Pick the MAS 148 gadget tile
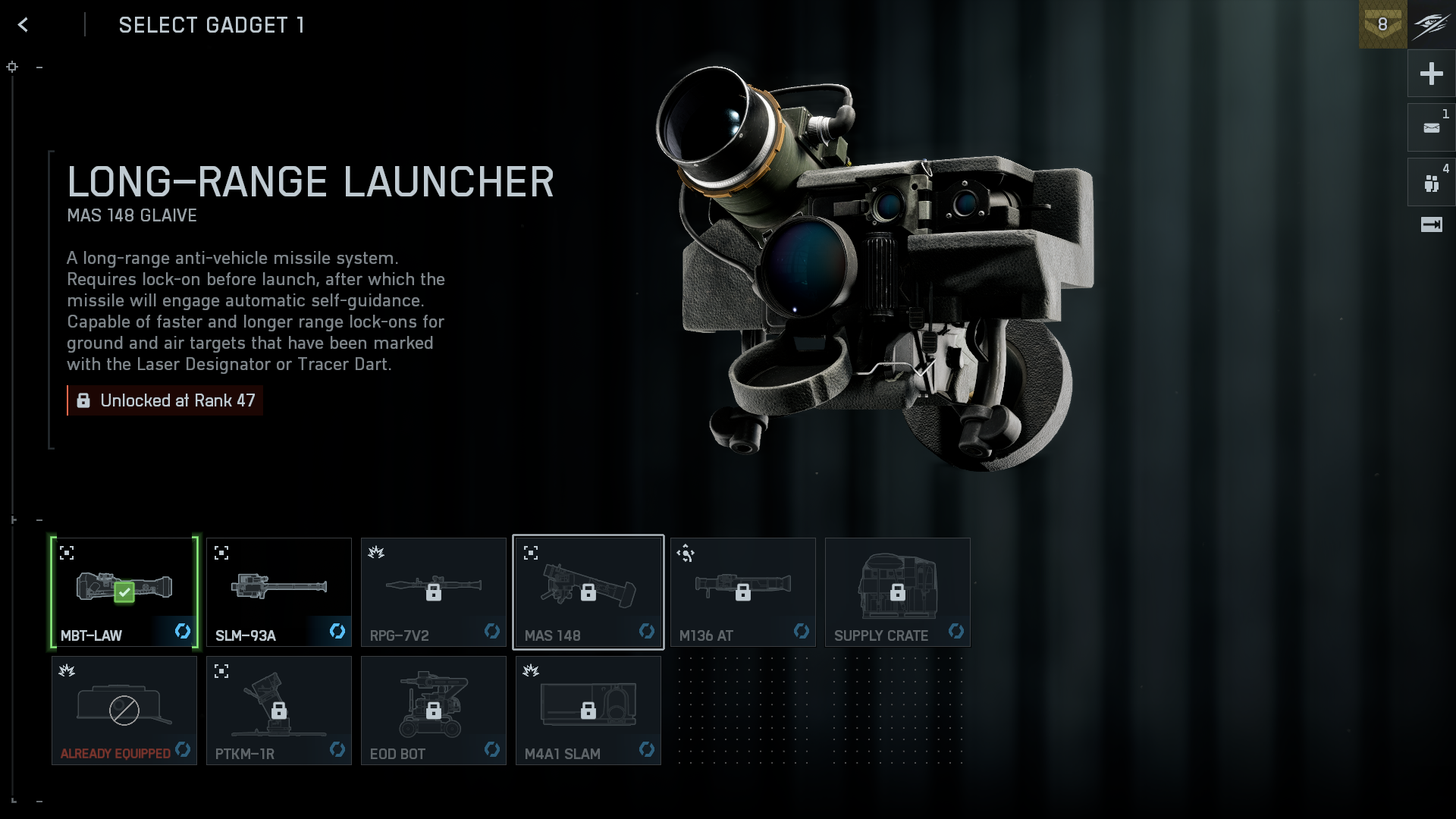This screenshot has width=1456, height=819. 588,592
